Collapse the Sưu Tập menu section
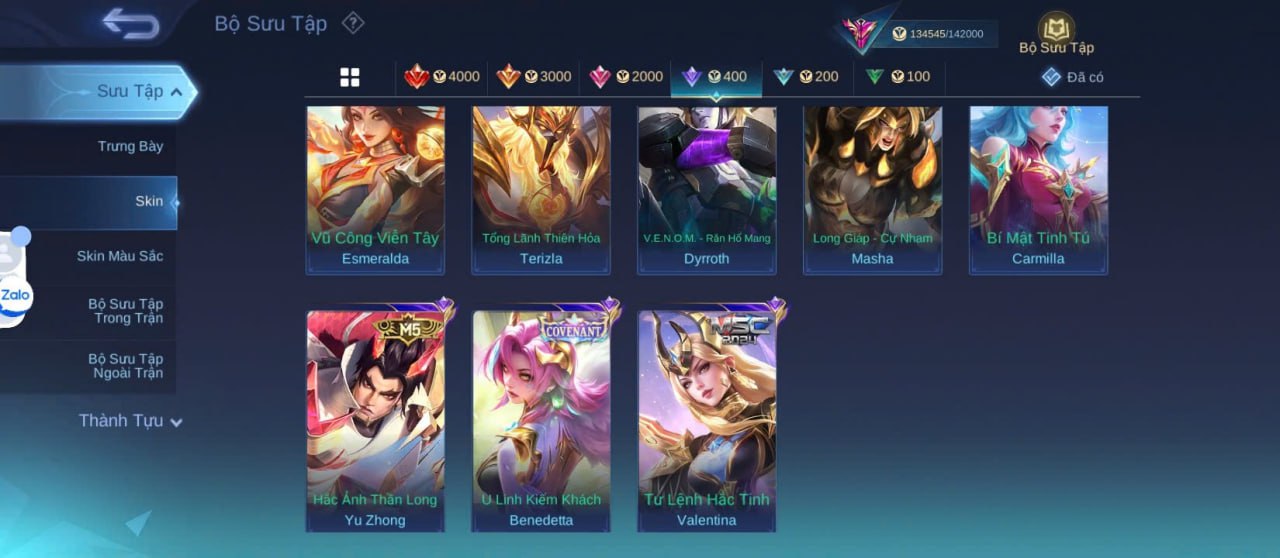 (x=139, y=92)
